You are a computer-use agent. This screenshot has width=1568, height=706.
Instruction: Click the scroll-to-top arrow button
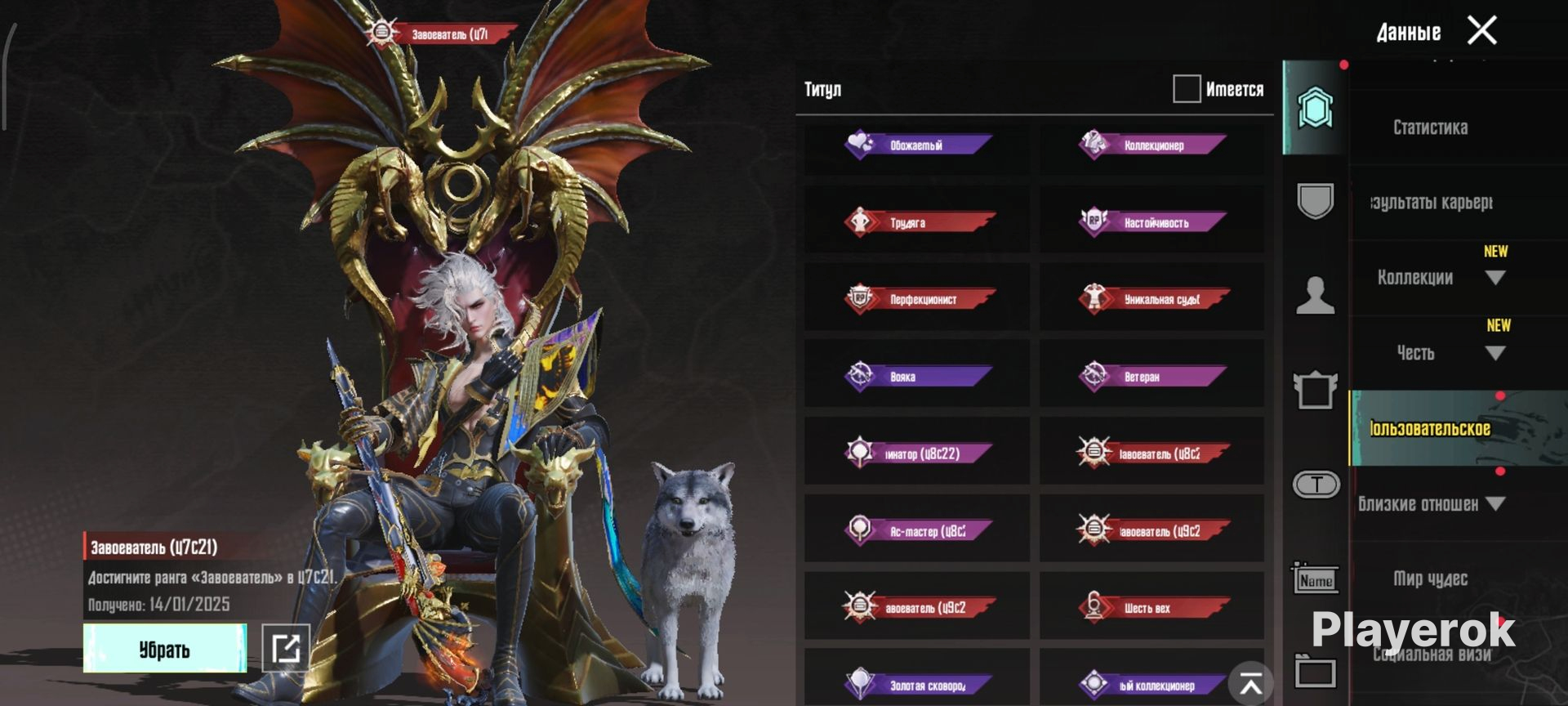point(1250,684)
